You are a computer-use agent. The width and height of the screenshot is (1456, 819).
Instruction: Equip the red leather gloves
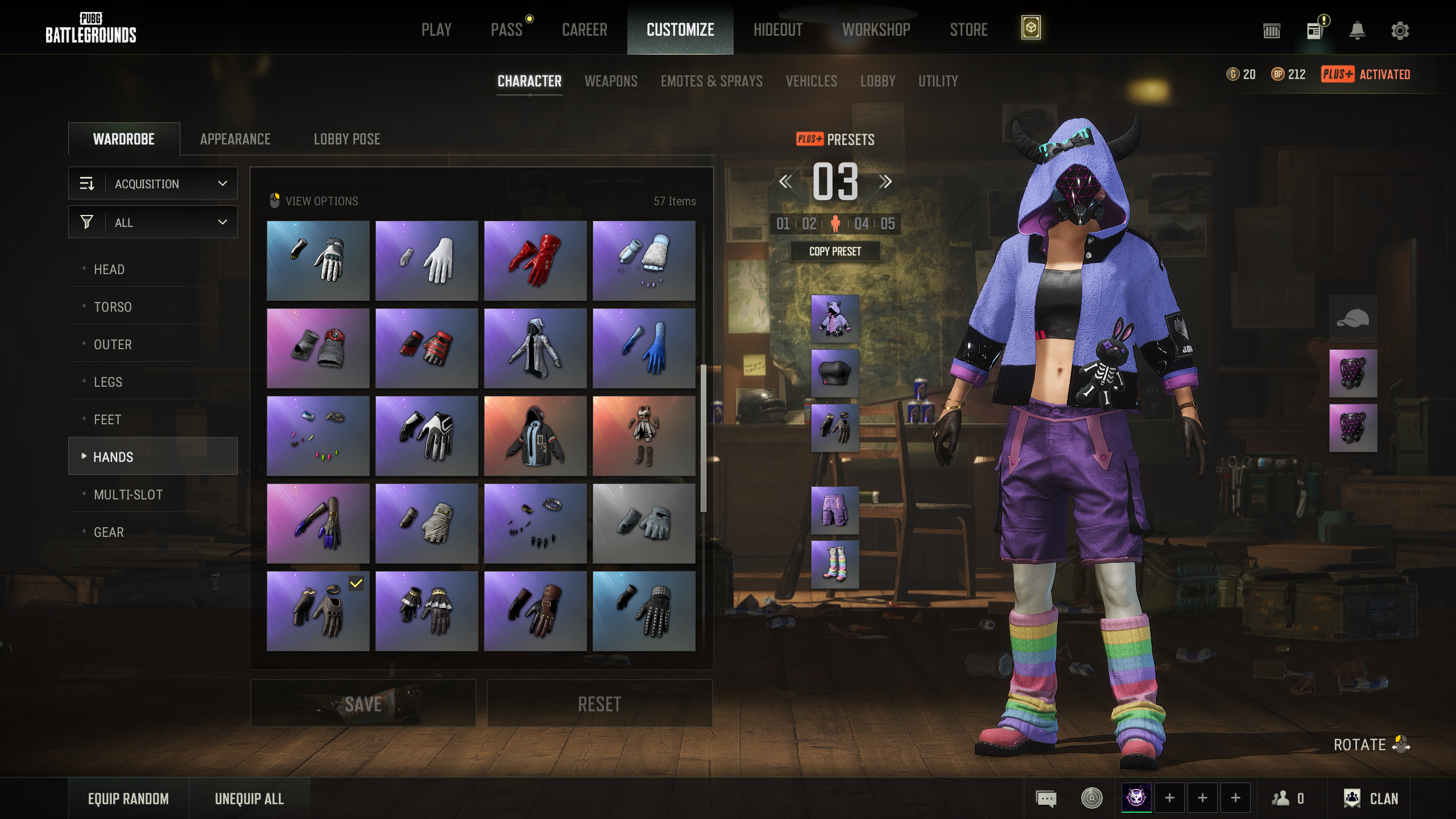535,260
